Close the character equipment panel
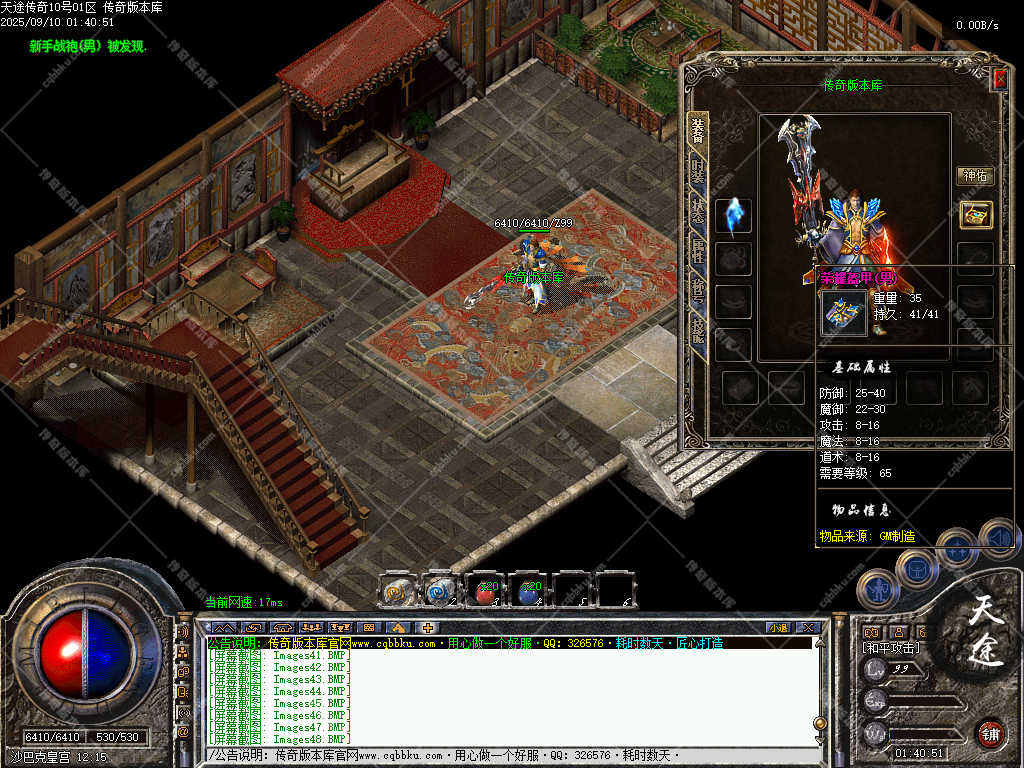1024x768 pixels. coord(999,79)
